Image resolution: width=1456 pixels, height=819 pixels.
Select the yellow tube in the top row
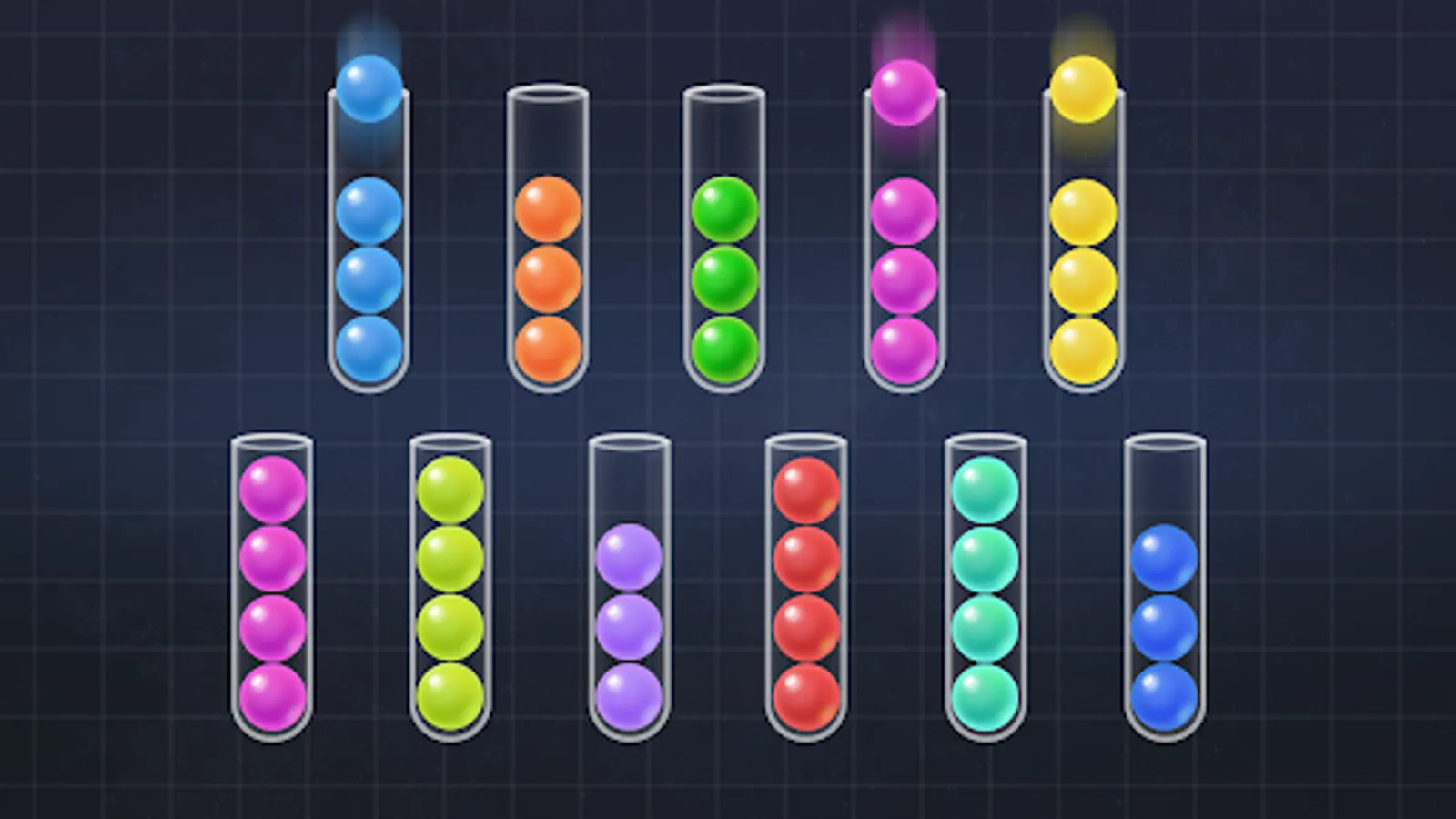[1081, 273]
